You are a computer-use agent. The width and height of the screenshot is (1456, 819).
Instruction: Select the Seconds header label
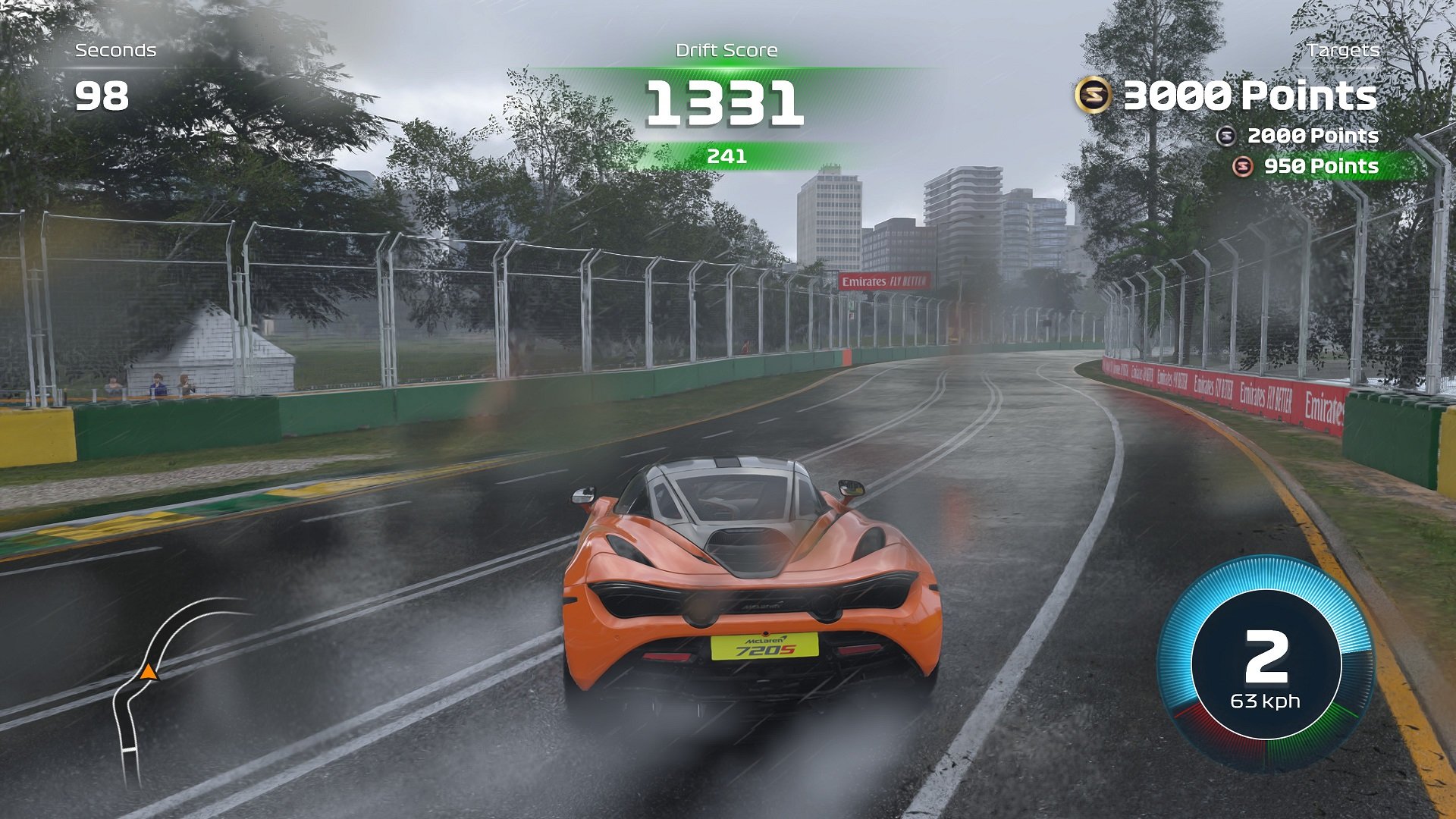click(115, 51)
